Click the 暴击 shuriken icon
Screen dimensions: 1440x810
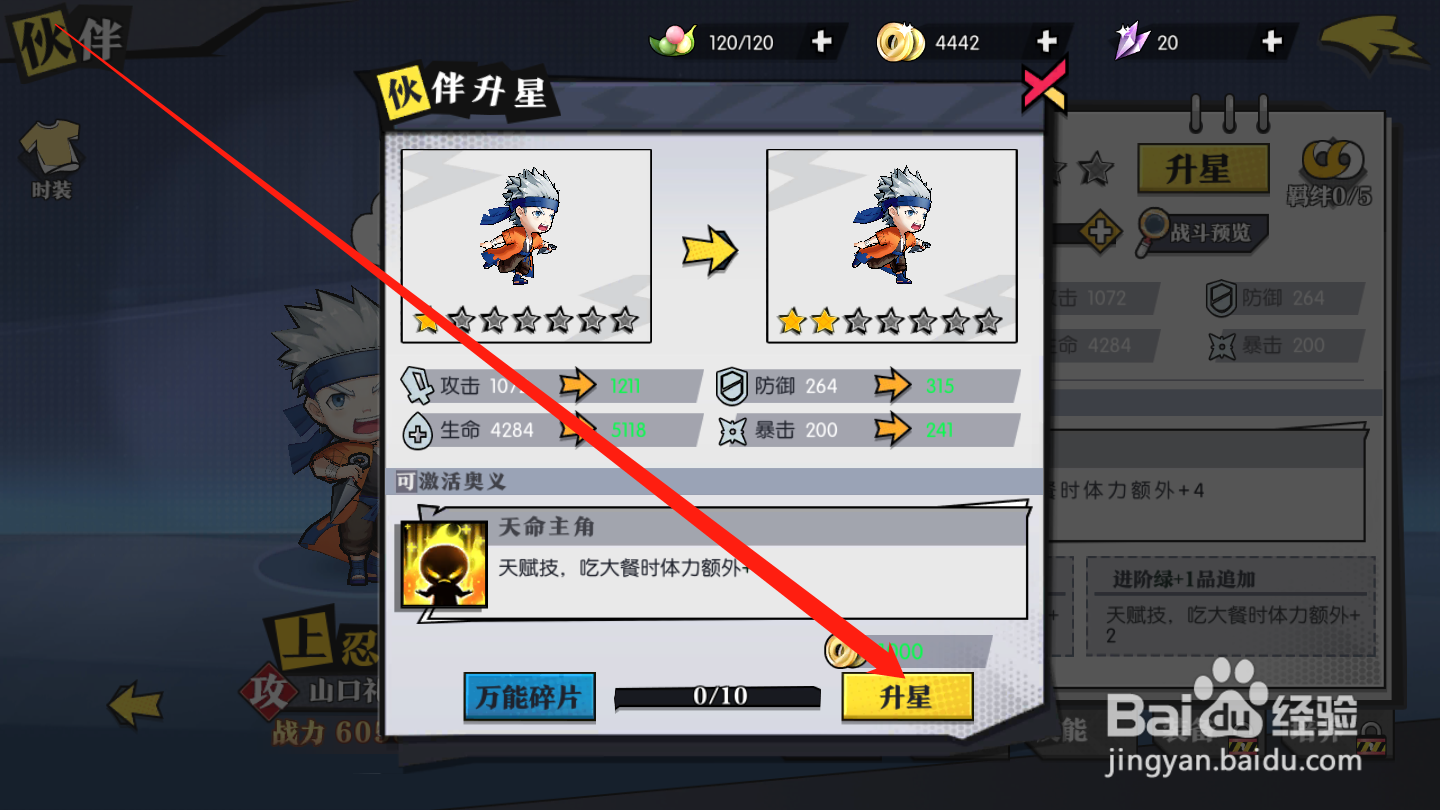[x=733, y=429]
